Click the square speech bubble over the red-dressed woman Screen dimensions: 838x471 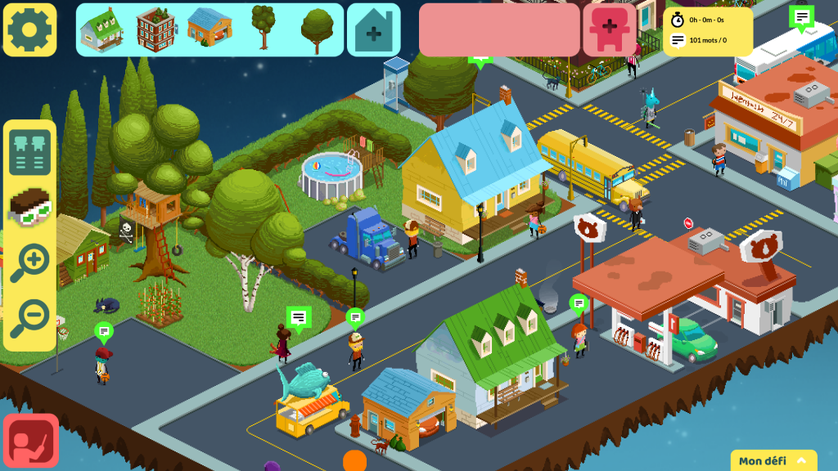pos(298,318)
